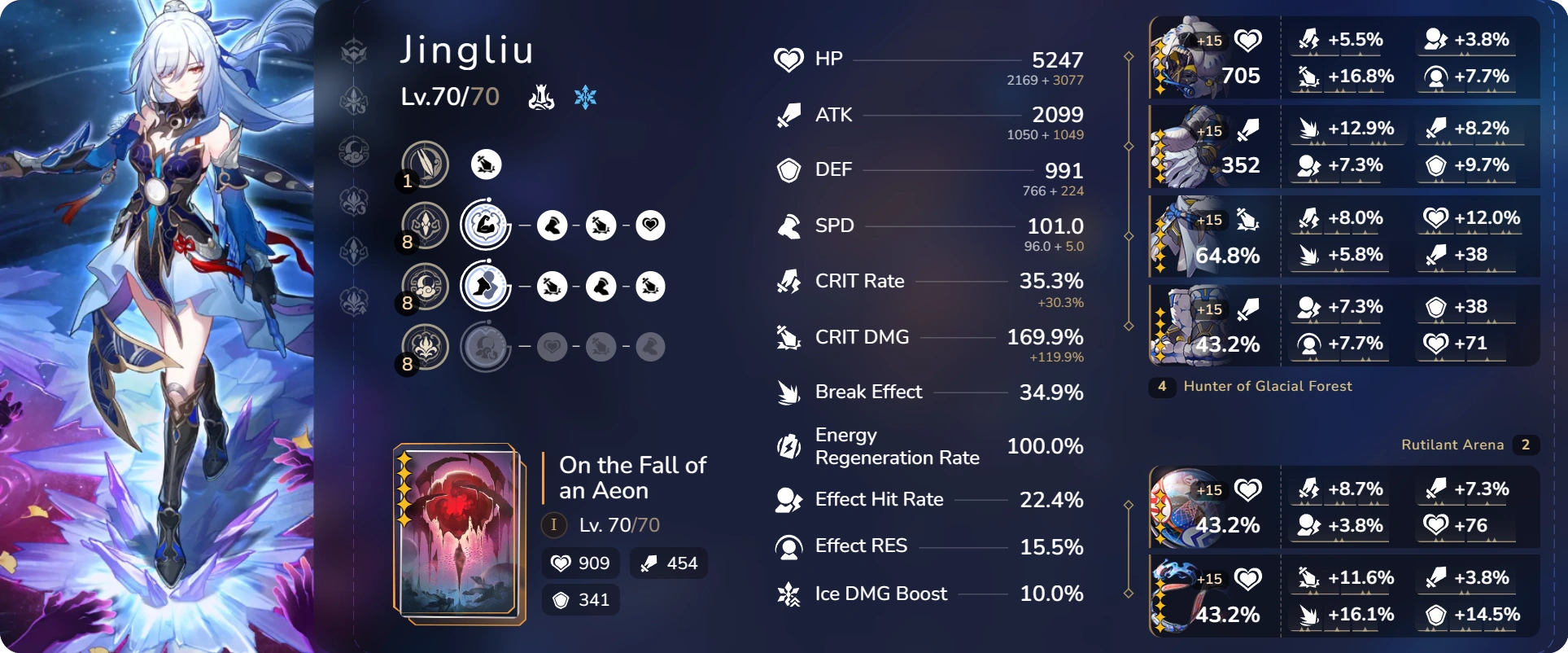Screen dimensions: 1568x653
Task: Switch to the cloud emblem tab in the sidebar
Action: [353, 152]
